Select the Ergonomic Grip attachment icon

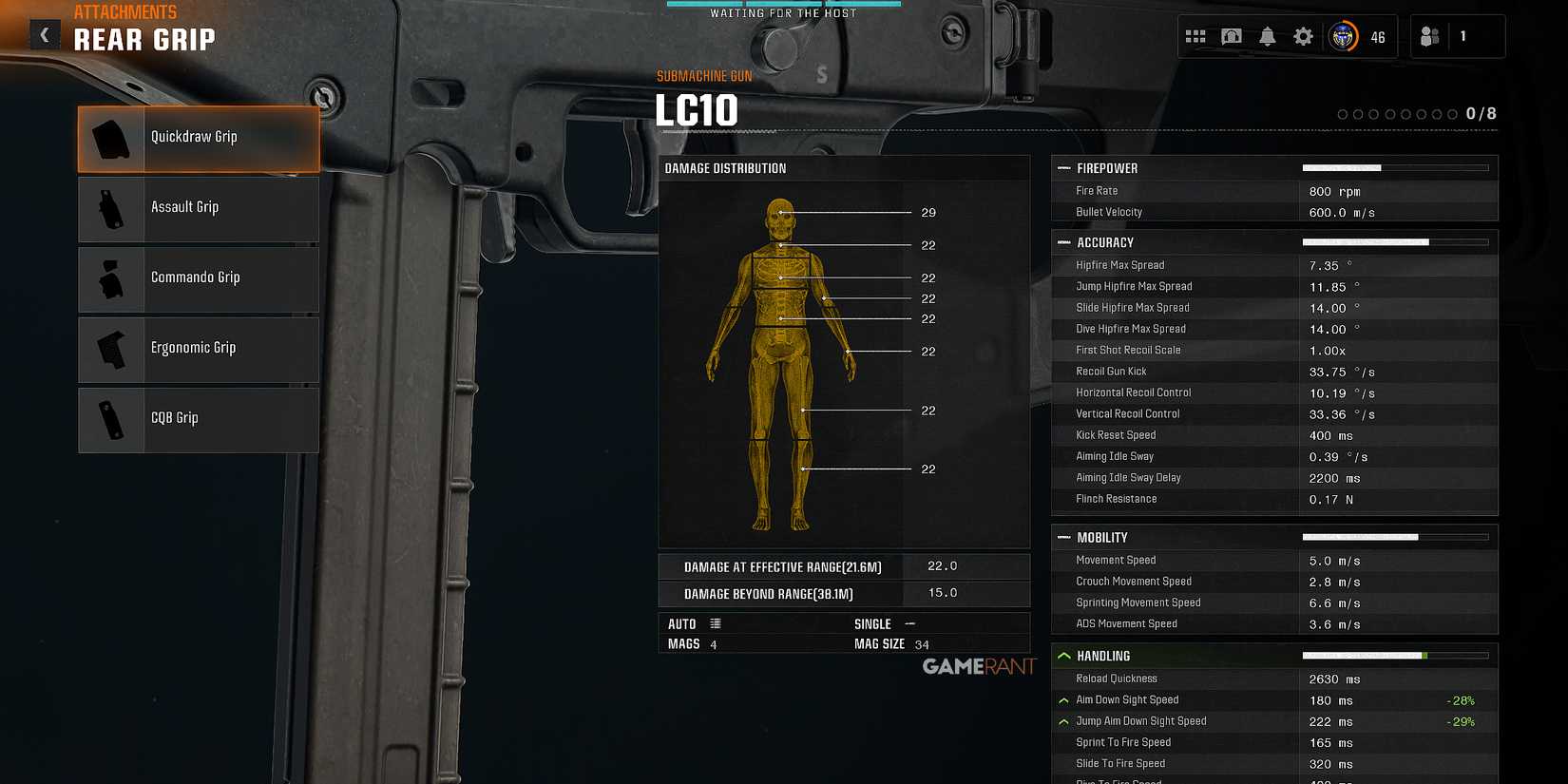109,349
